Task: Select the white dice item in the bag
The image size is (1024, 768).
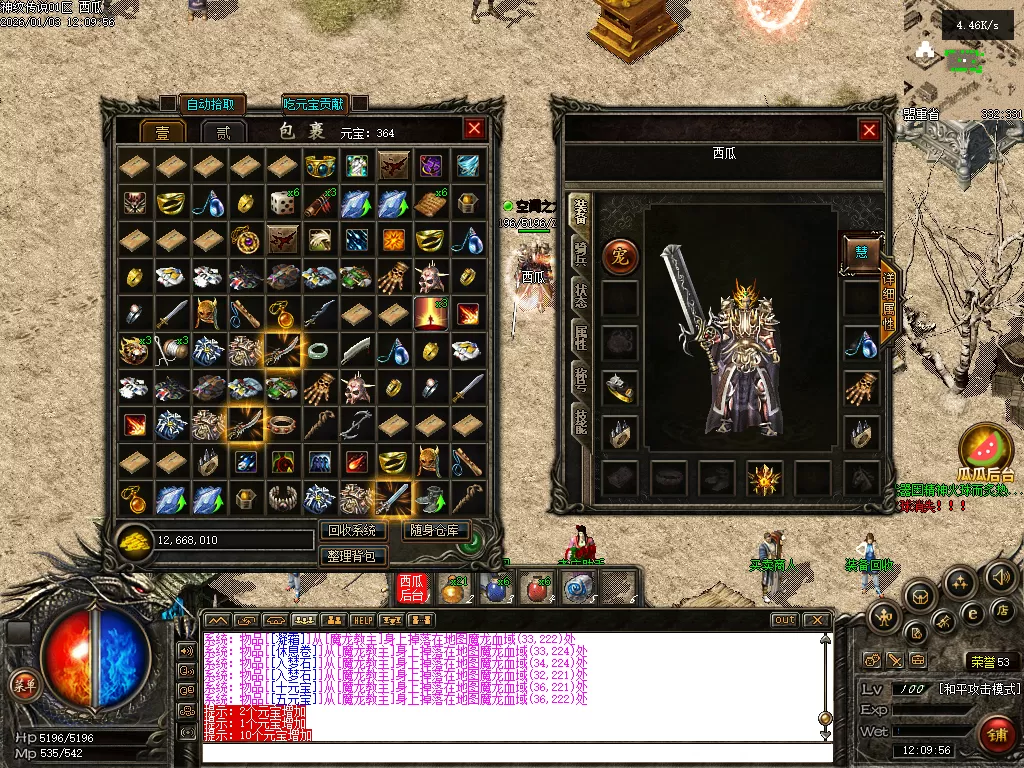Action: 283,202
